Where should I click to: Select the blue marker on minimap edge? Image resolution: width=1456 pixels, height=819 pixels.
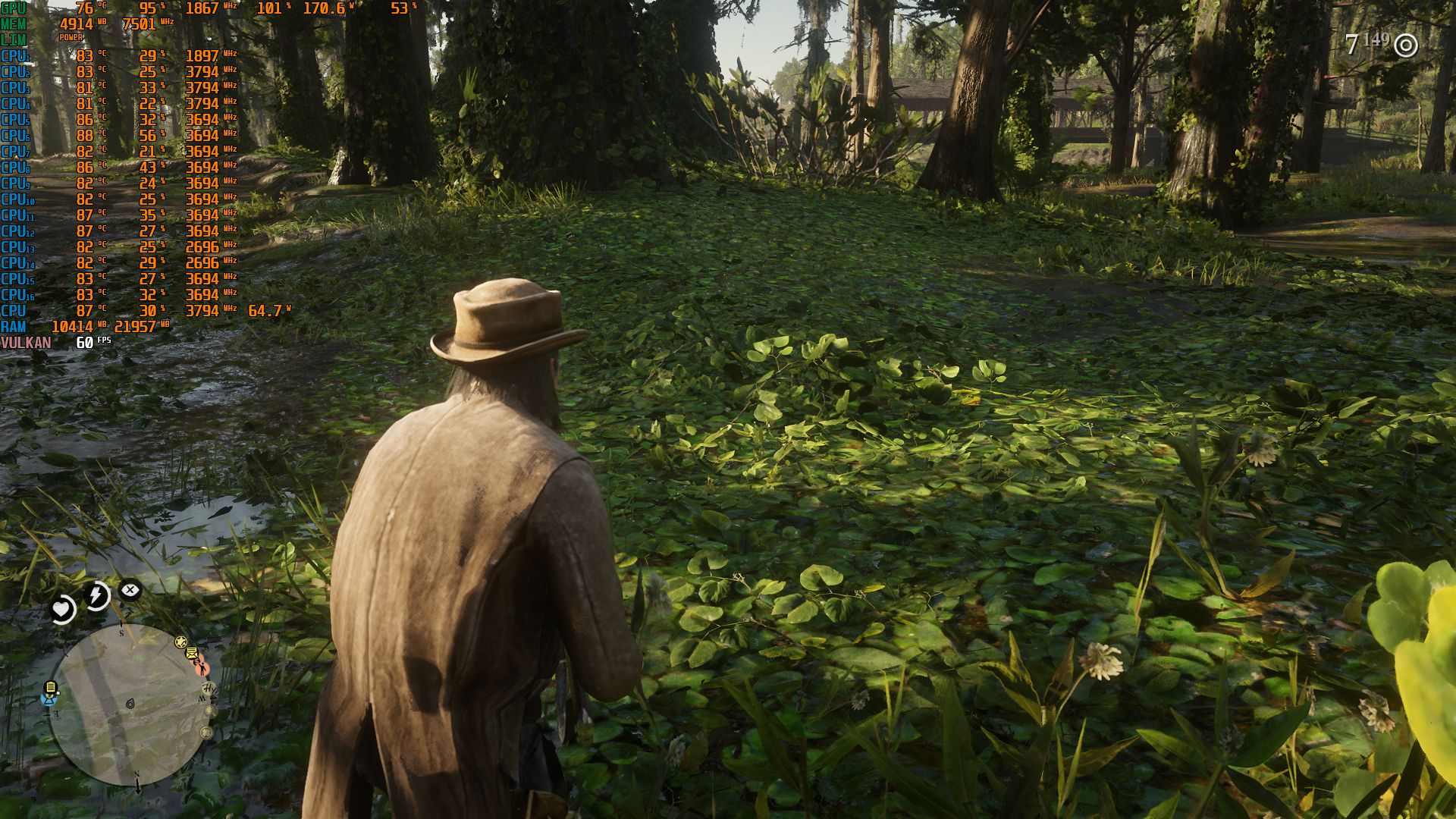tap(49, 700)
